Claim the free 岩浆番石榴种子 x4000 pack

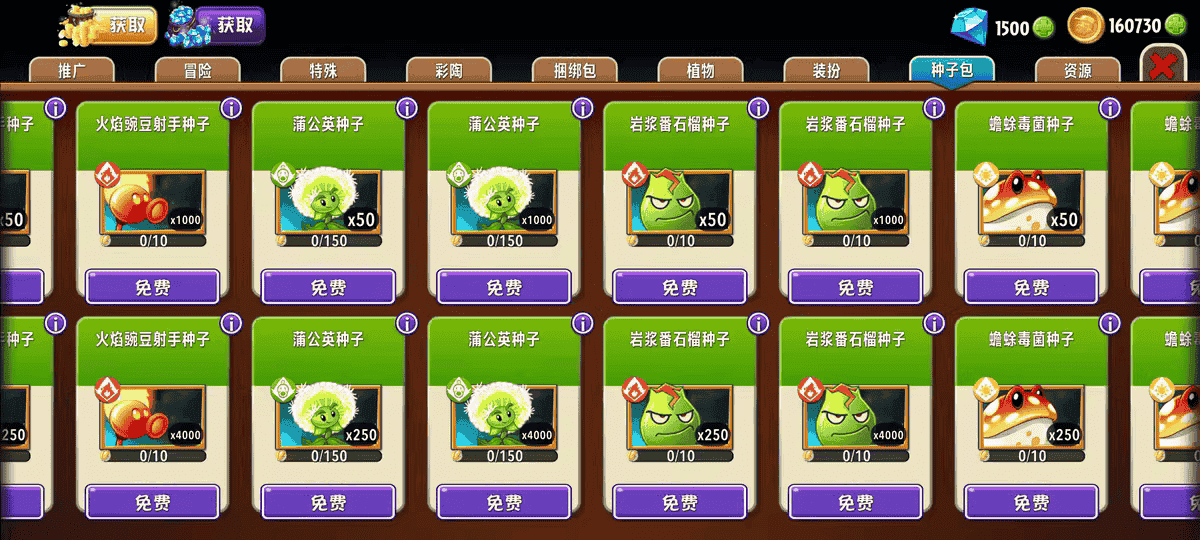[x=855, y=502]
